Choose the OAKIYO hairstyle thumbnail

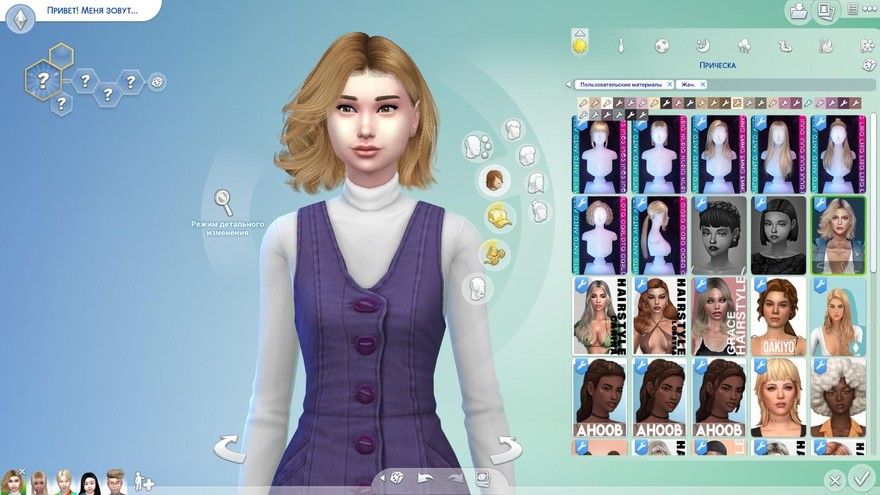tap(778, 316)
